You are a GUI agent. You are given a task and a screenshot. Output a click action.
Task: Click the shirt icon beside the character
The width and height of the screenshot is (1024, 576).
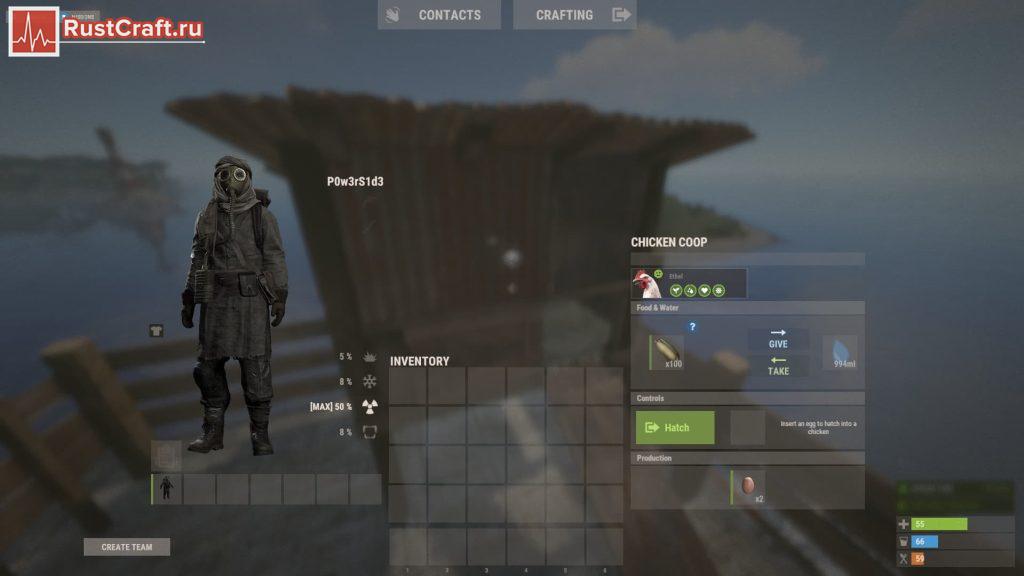coord(156,330)
